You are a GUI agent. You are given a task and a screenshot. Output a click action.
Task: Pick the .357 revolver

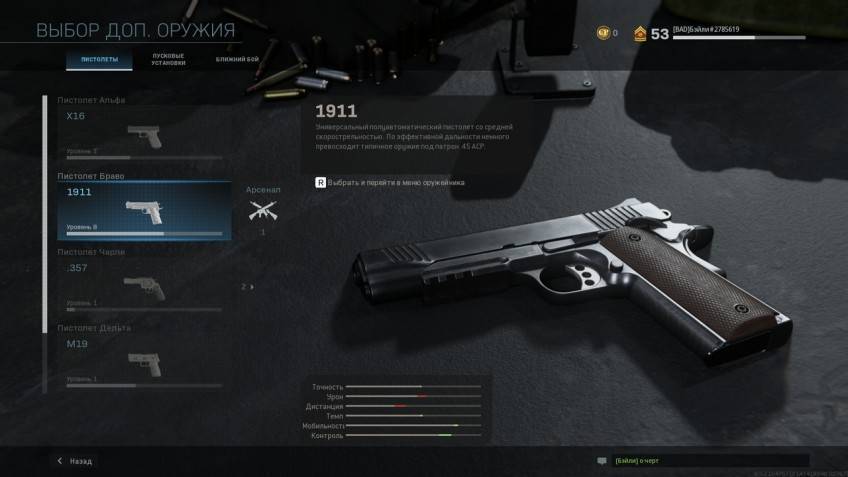(x=137, y=285)
